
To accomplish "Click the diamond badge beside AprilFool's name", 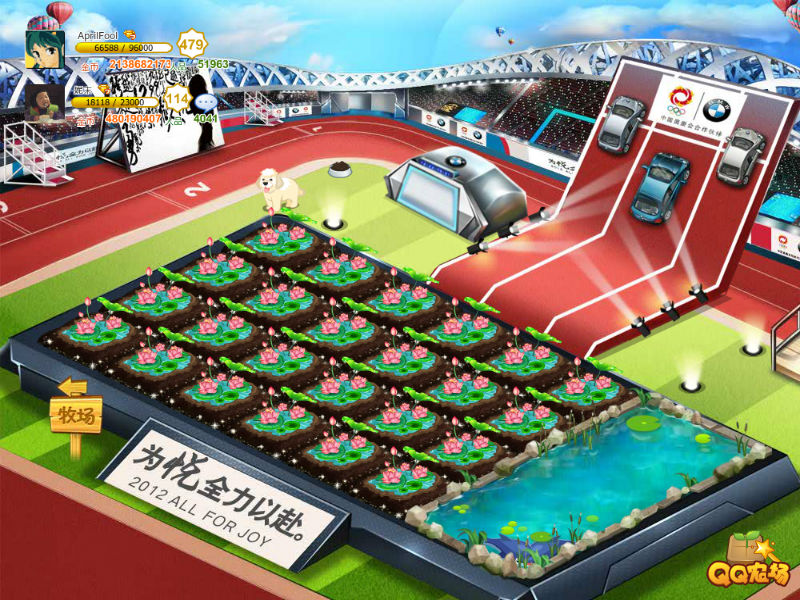I will 129,35.
